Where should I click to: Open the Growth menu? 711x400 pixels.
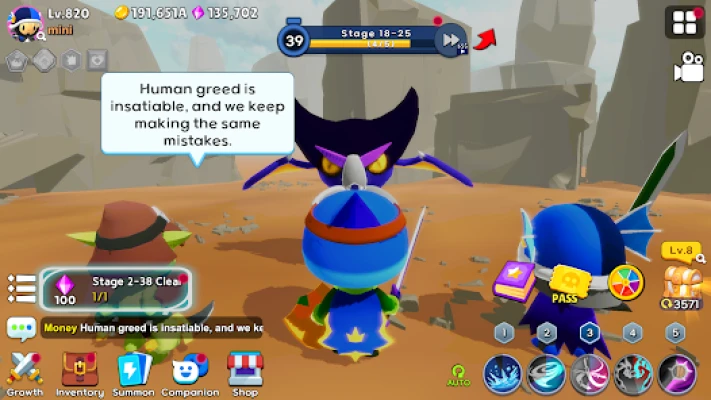coord(25,372)
